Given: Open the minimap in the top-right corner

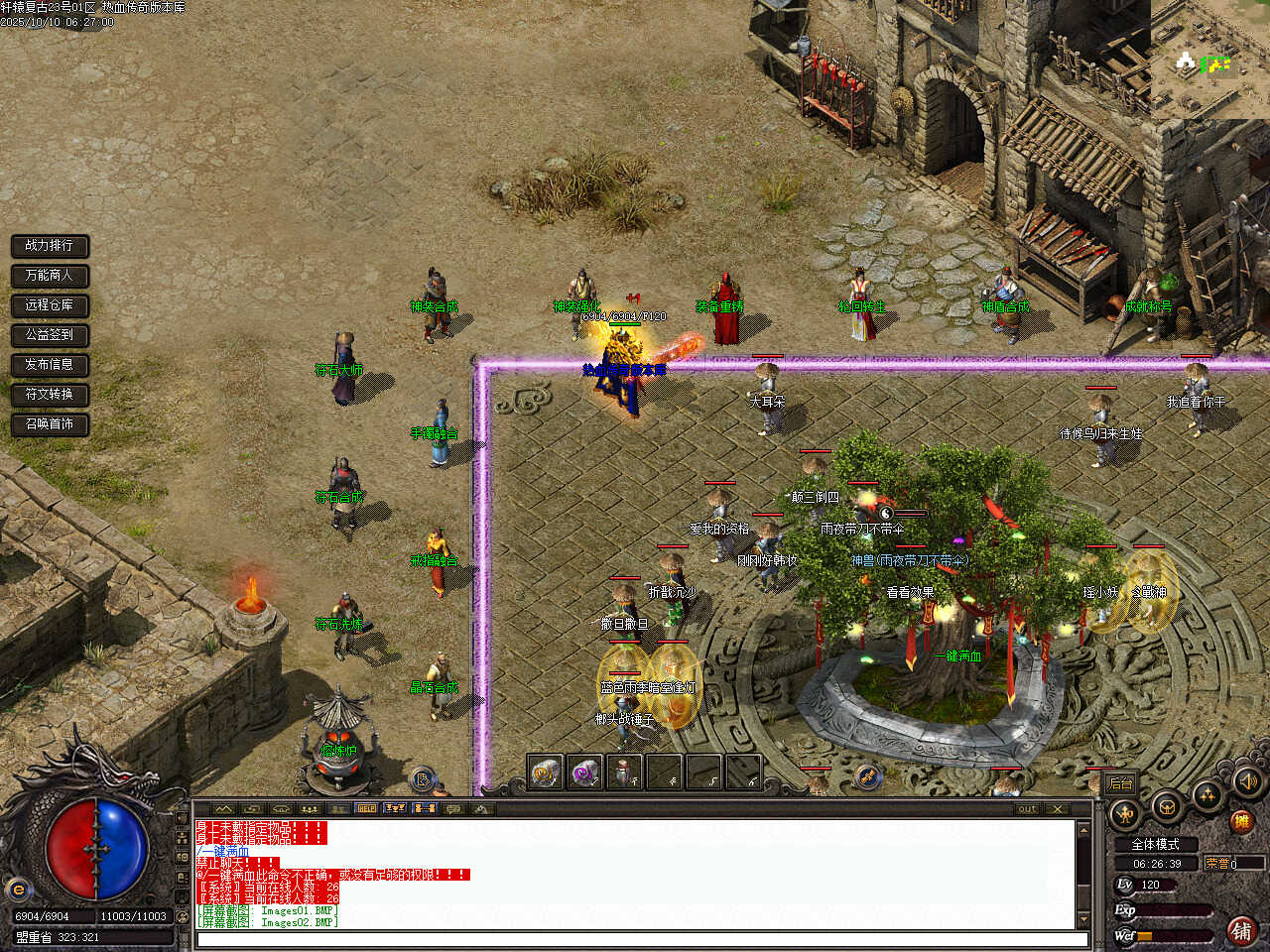Looking at the screenshot, I should point(1209,58).
